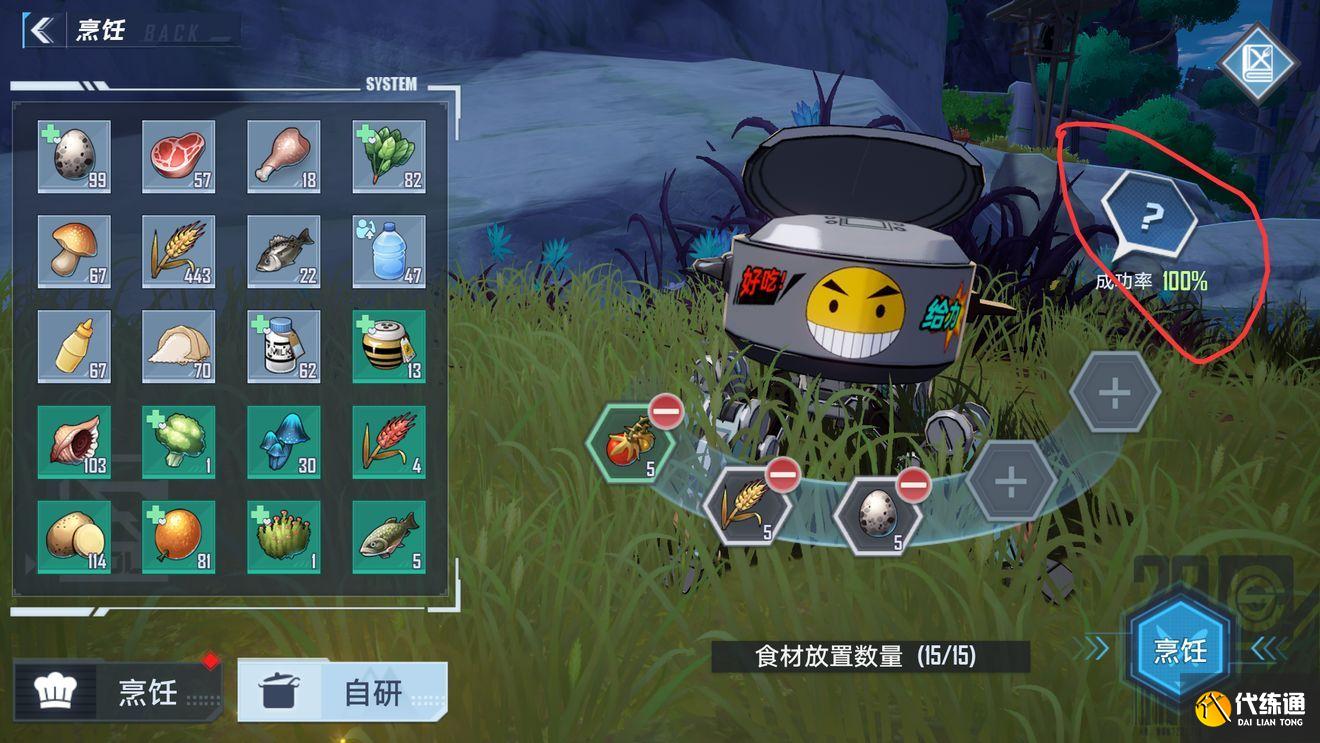The height and width of the screenshot is (743, 1320).
Task: Select the water bottle ingredient
Action: (389, 251)
